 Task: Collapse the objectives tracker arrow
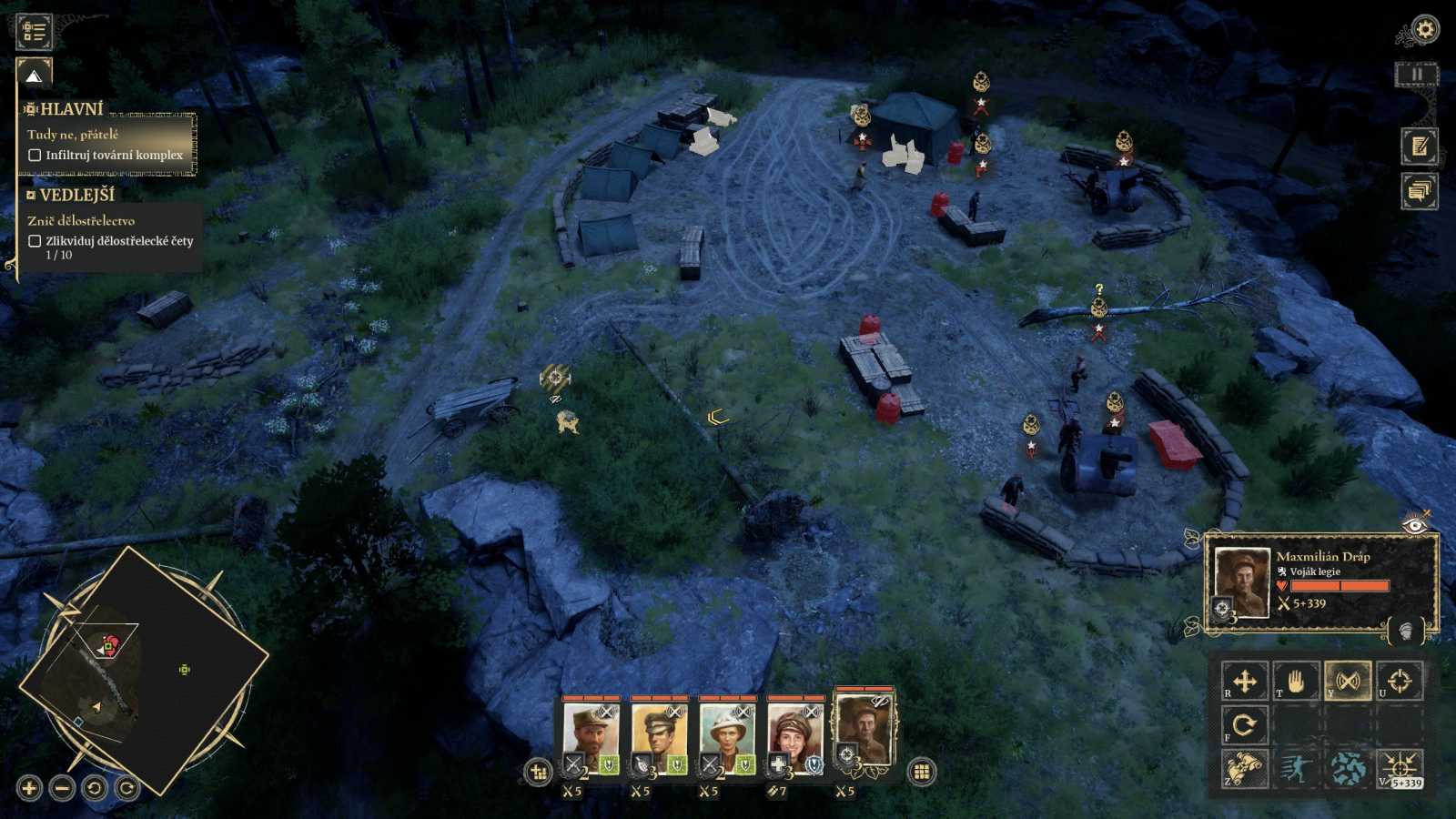34,76
